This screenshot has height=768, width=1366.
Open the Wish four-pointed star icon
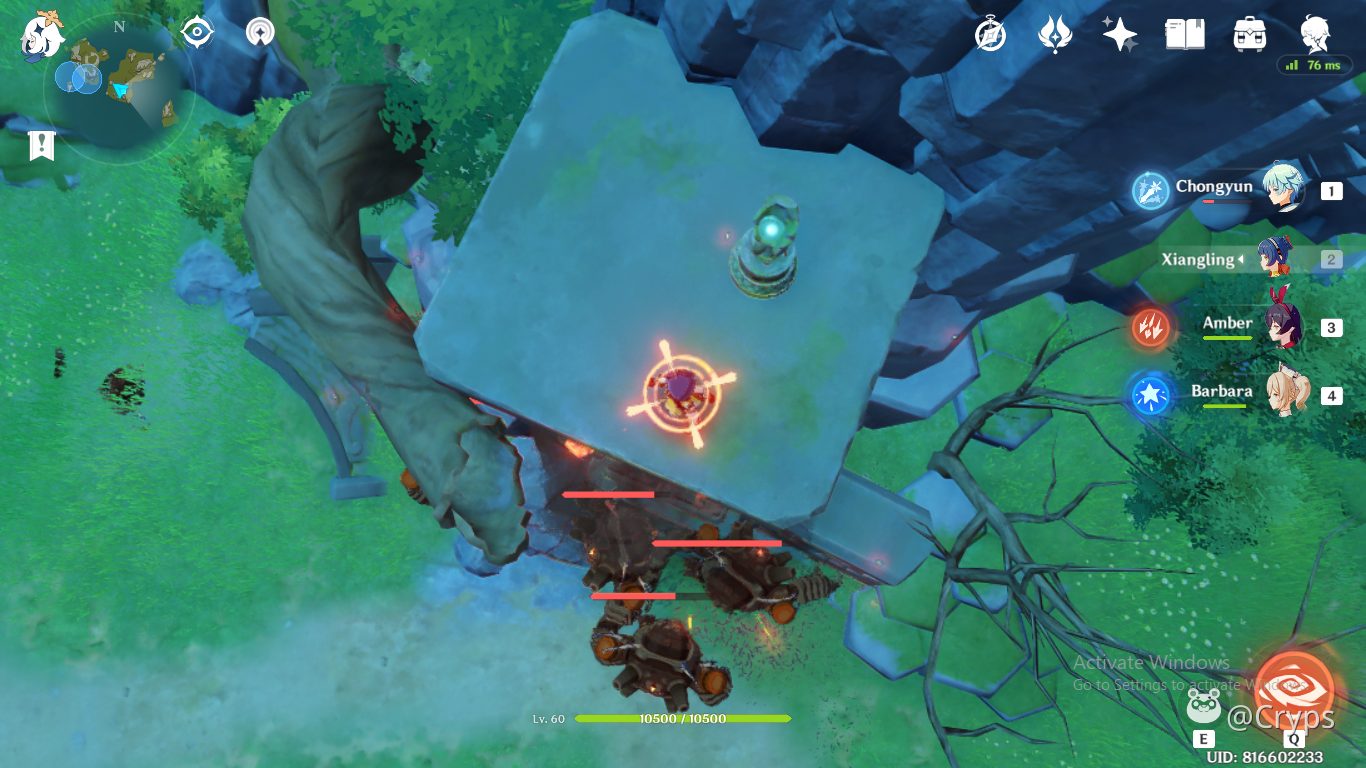1120,35
